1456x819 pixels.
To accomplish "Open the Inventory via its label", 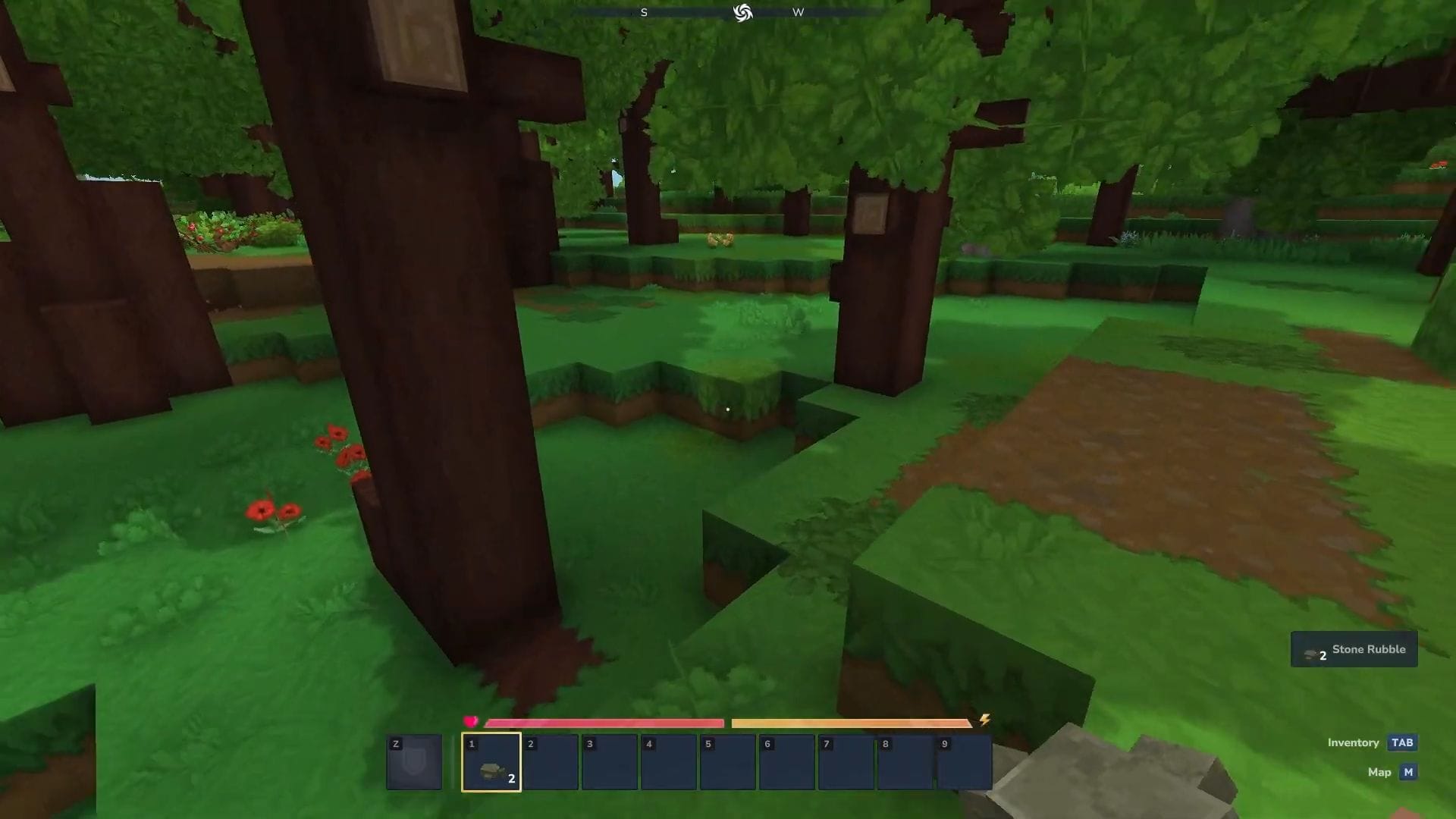I will point(1352,742).
